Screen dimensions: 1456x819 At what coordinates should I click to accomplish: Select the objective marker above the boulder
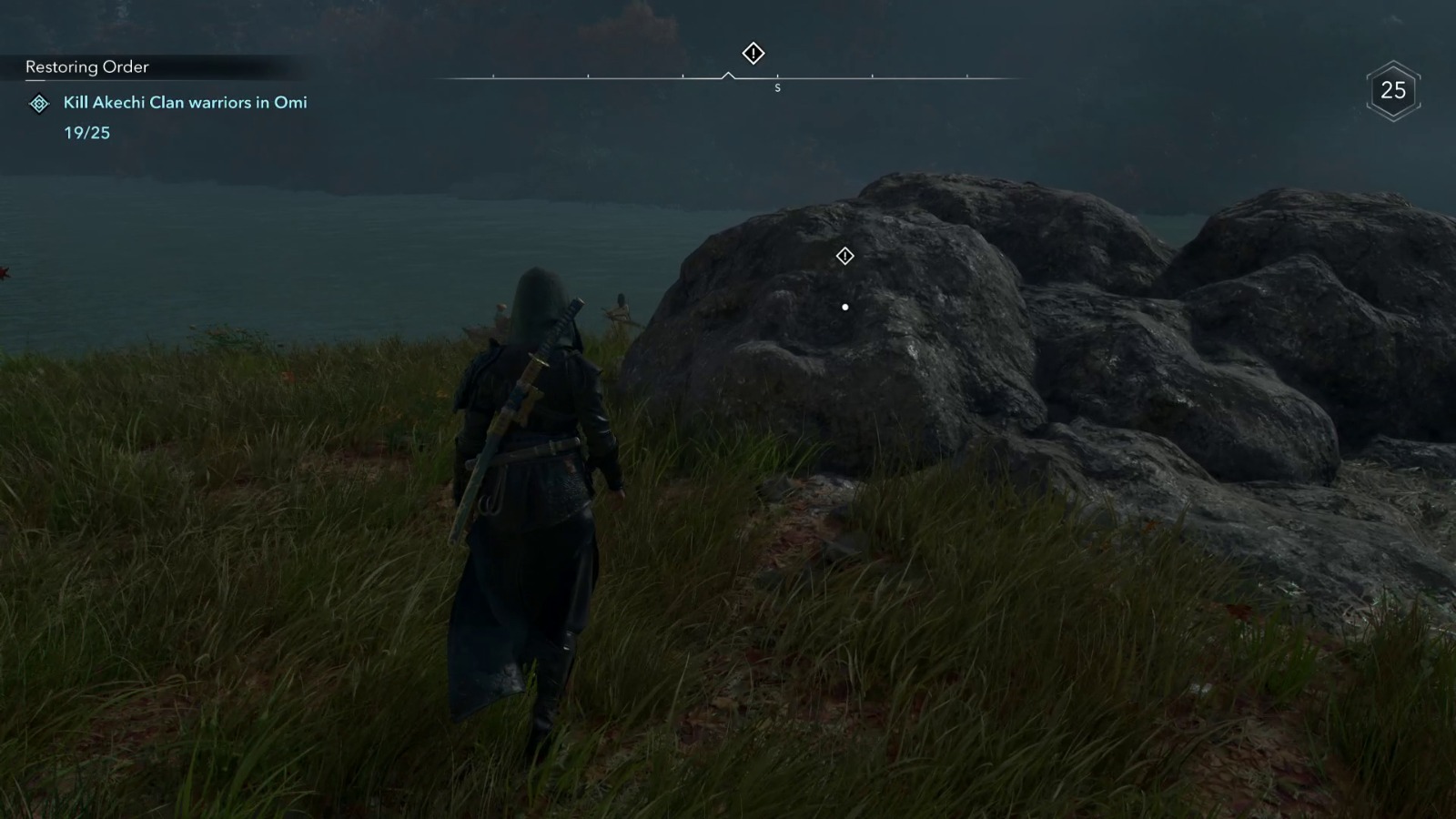click(844, 256)
